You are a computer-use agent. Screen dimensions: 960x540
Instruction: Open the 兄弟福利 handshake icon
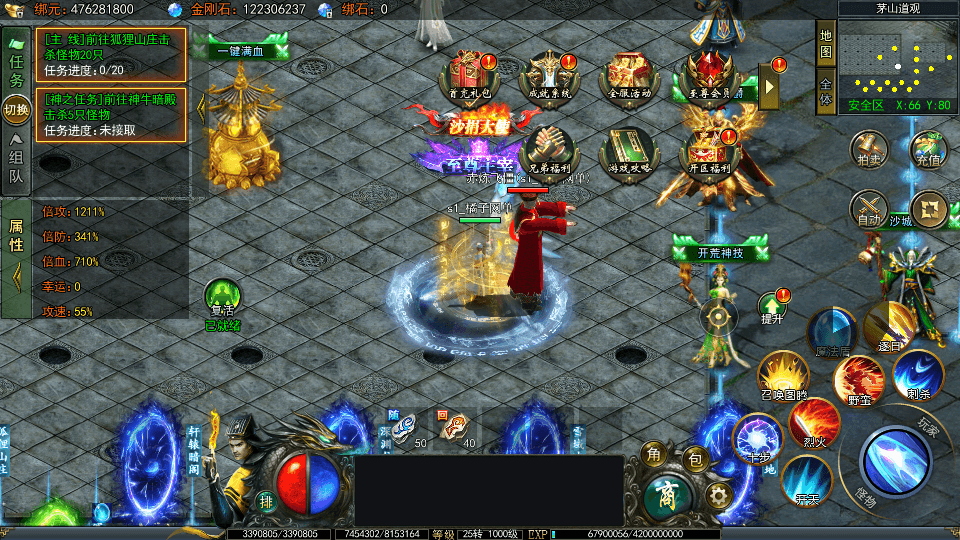[546, 150]
